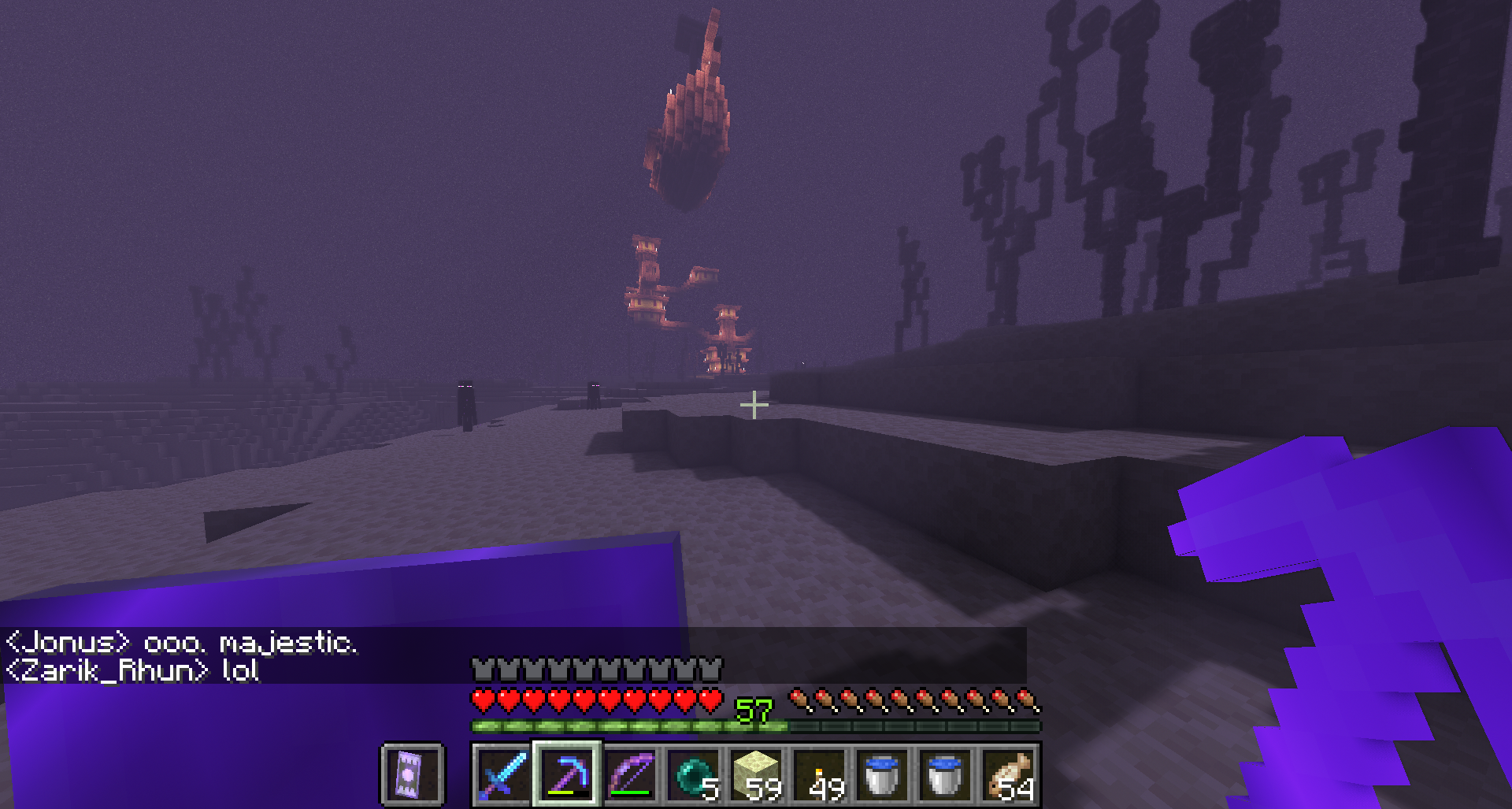This screenshot has width=1512, height=809.
Task: Choose the cooked fish stack slot
Action: pos(1009,774)
